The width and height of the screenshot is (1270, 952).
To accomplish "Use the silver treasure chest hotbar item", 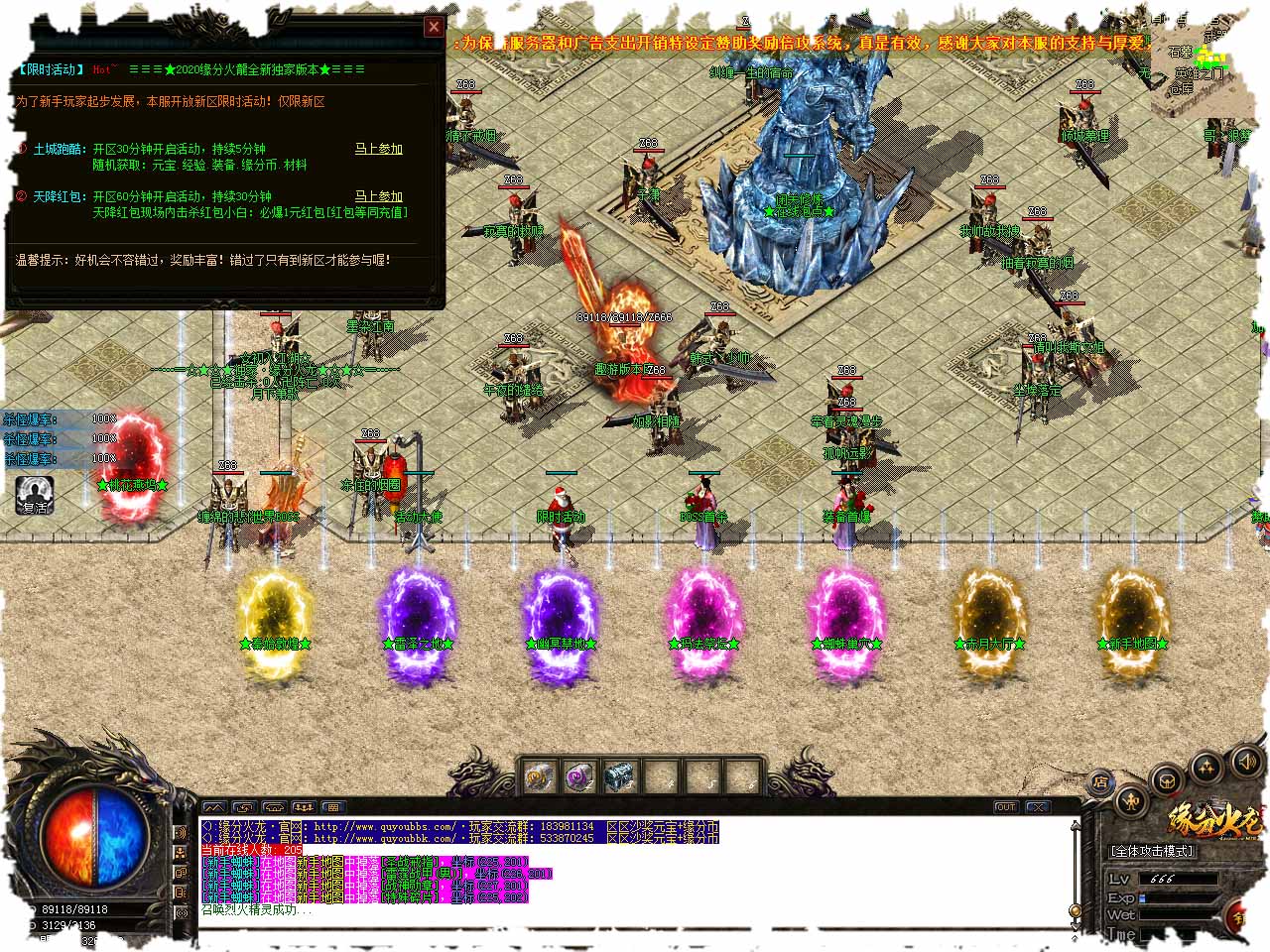I will 620,776.
